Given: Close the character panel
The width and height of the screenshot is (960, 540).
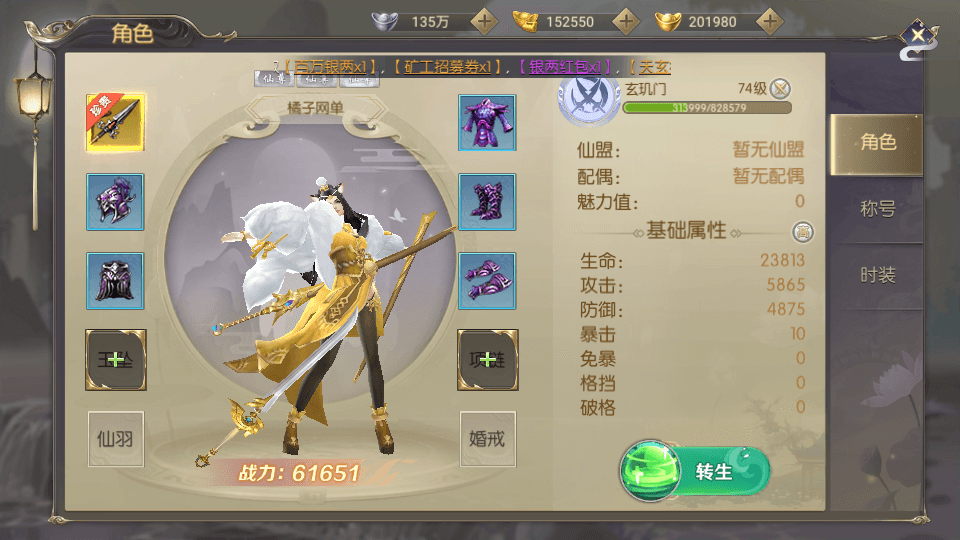Looking at the screenshot, I should [917, 37].
